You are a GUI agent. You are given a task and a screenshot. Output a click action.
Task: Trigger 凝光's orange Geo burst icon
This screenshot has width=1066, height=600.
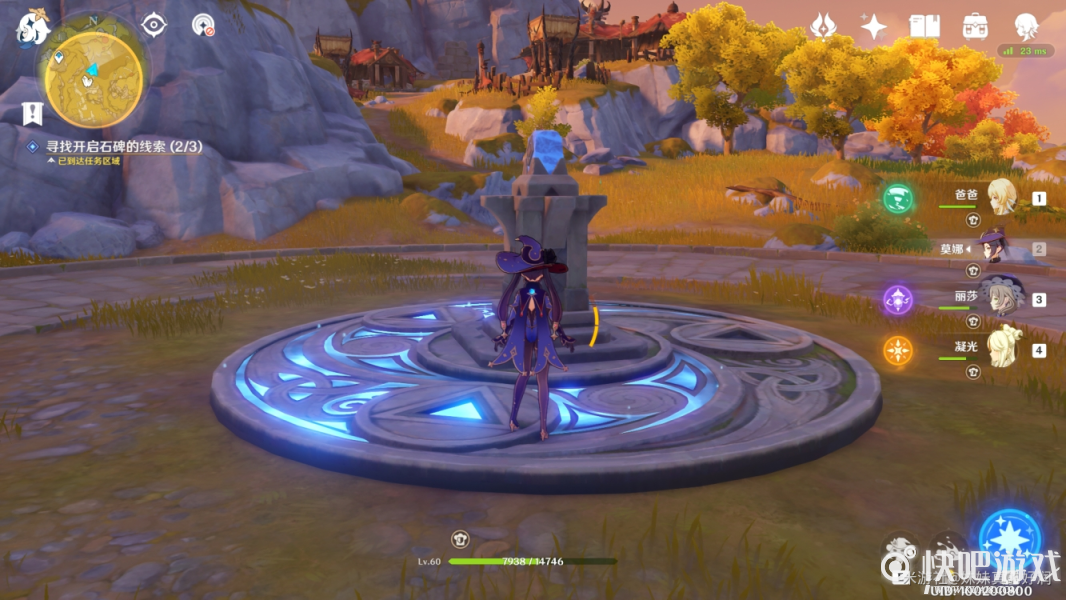pyautogui.click(x=897, y=351)
